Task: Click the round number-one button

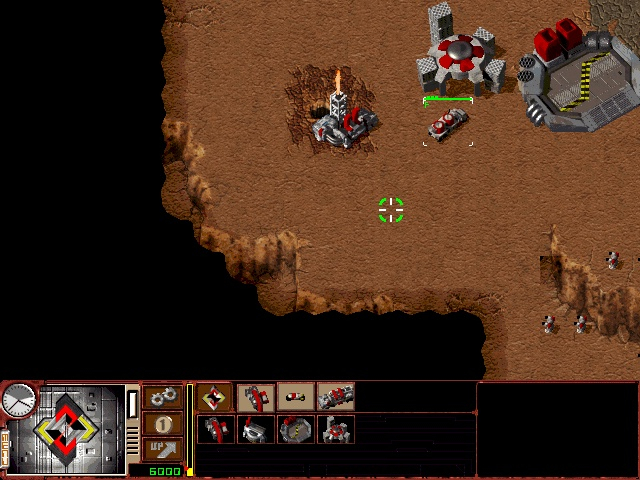Action: [x=163, y=424]
